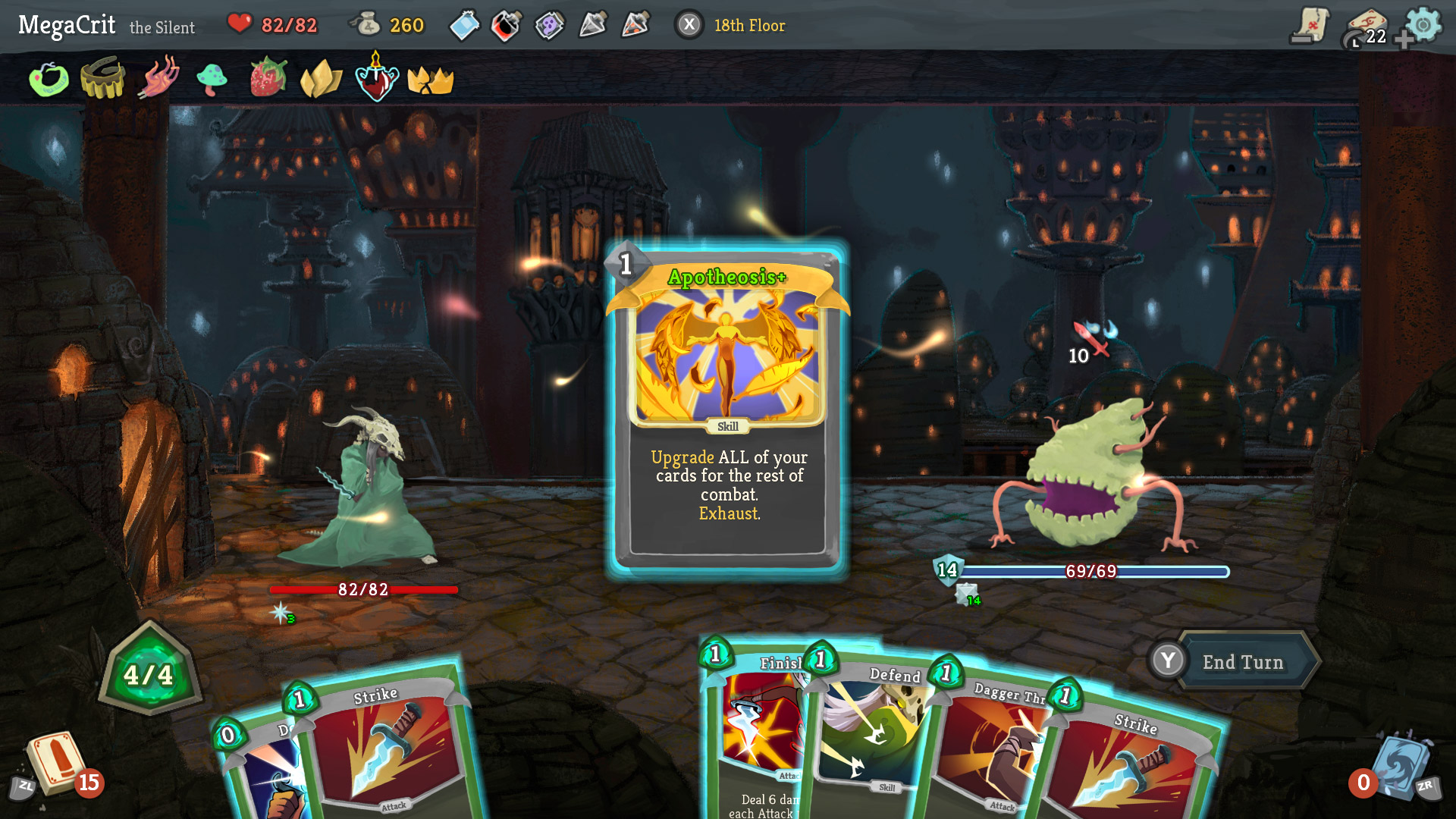
Task: Inspect the heart vial relic
Action: click(376, 80)
